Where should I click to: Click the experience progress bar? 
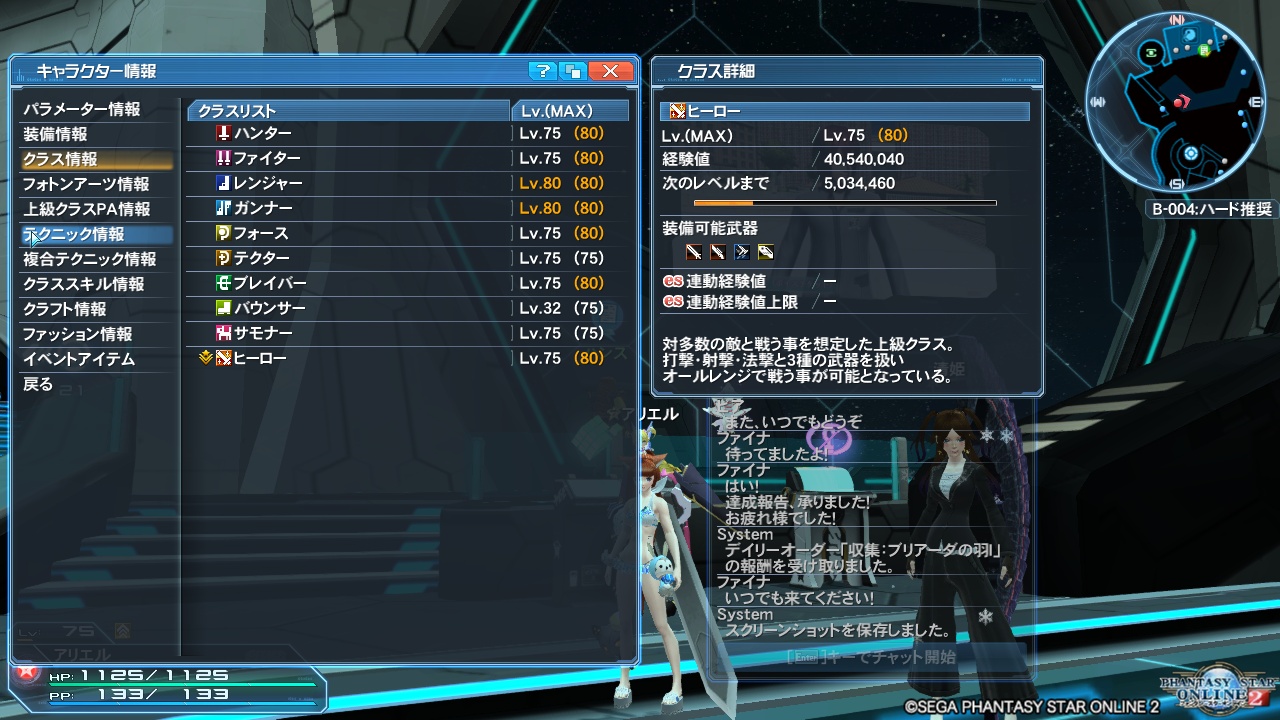click(843, 203)
